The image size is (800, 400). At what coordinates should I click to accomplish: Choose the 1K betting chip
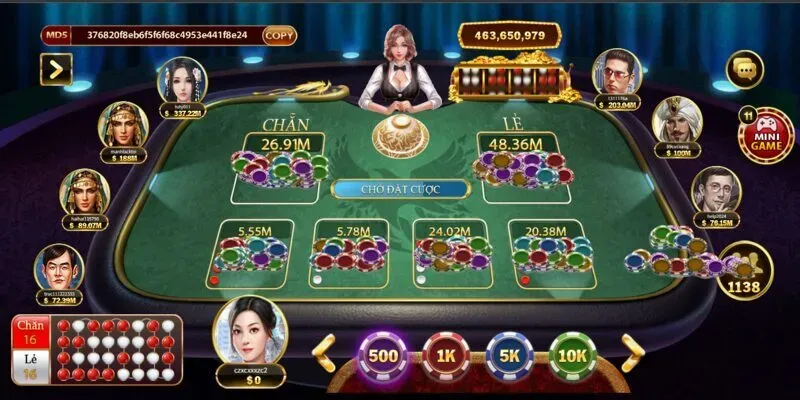[x=446, y=354]
